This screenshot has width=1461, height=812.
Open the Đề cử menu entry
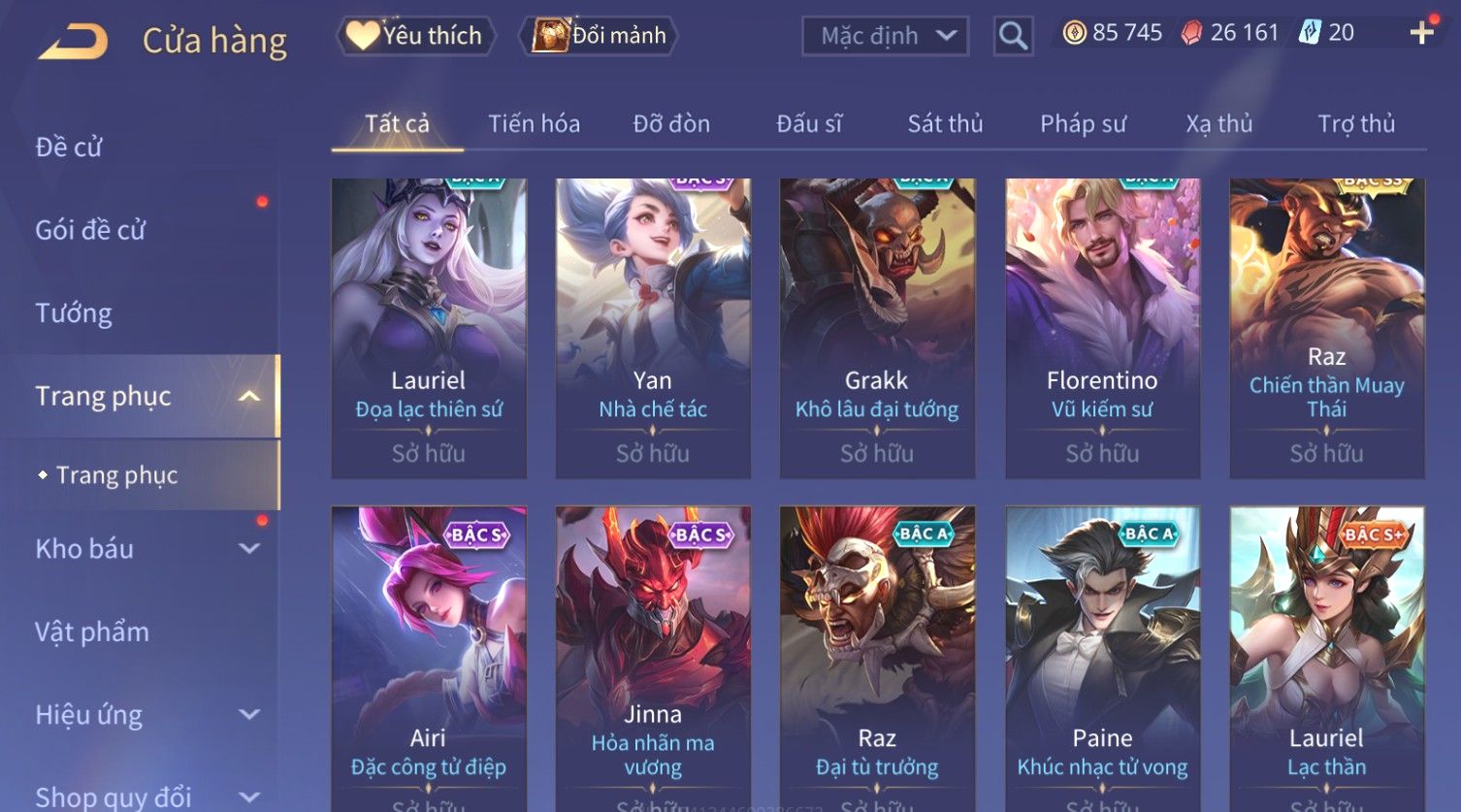pos(69,146)
